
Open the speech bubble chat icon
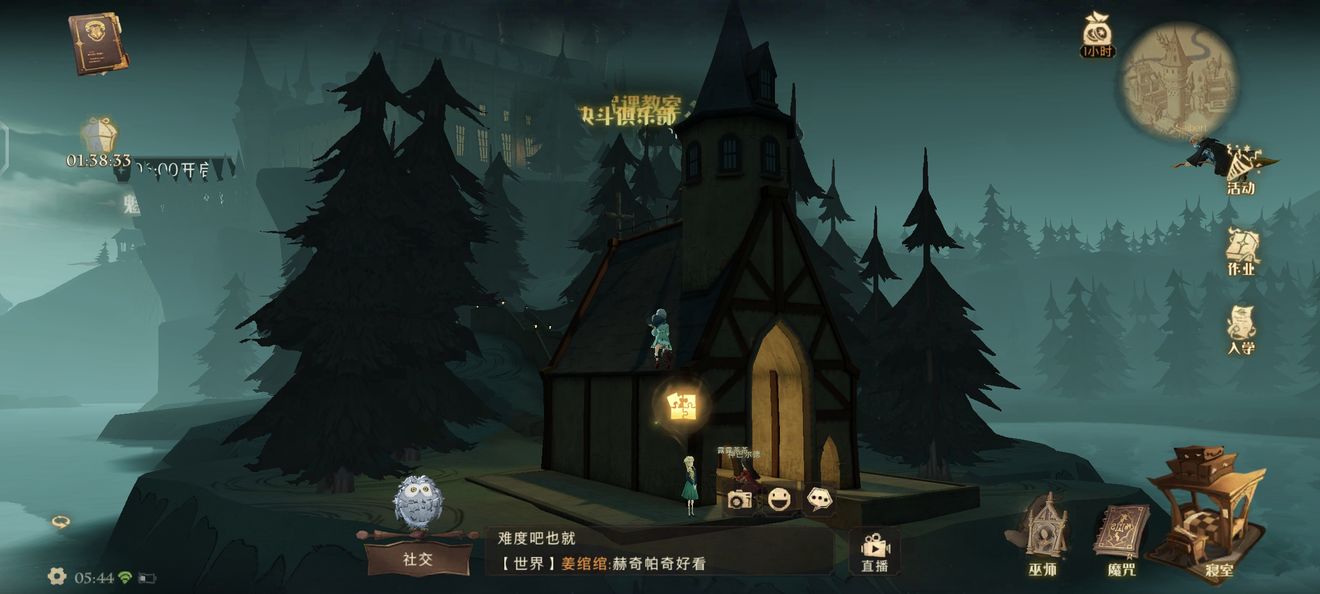click(x=820, y=498)
